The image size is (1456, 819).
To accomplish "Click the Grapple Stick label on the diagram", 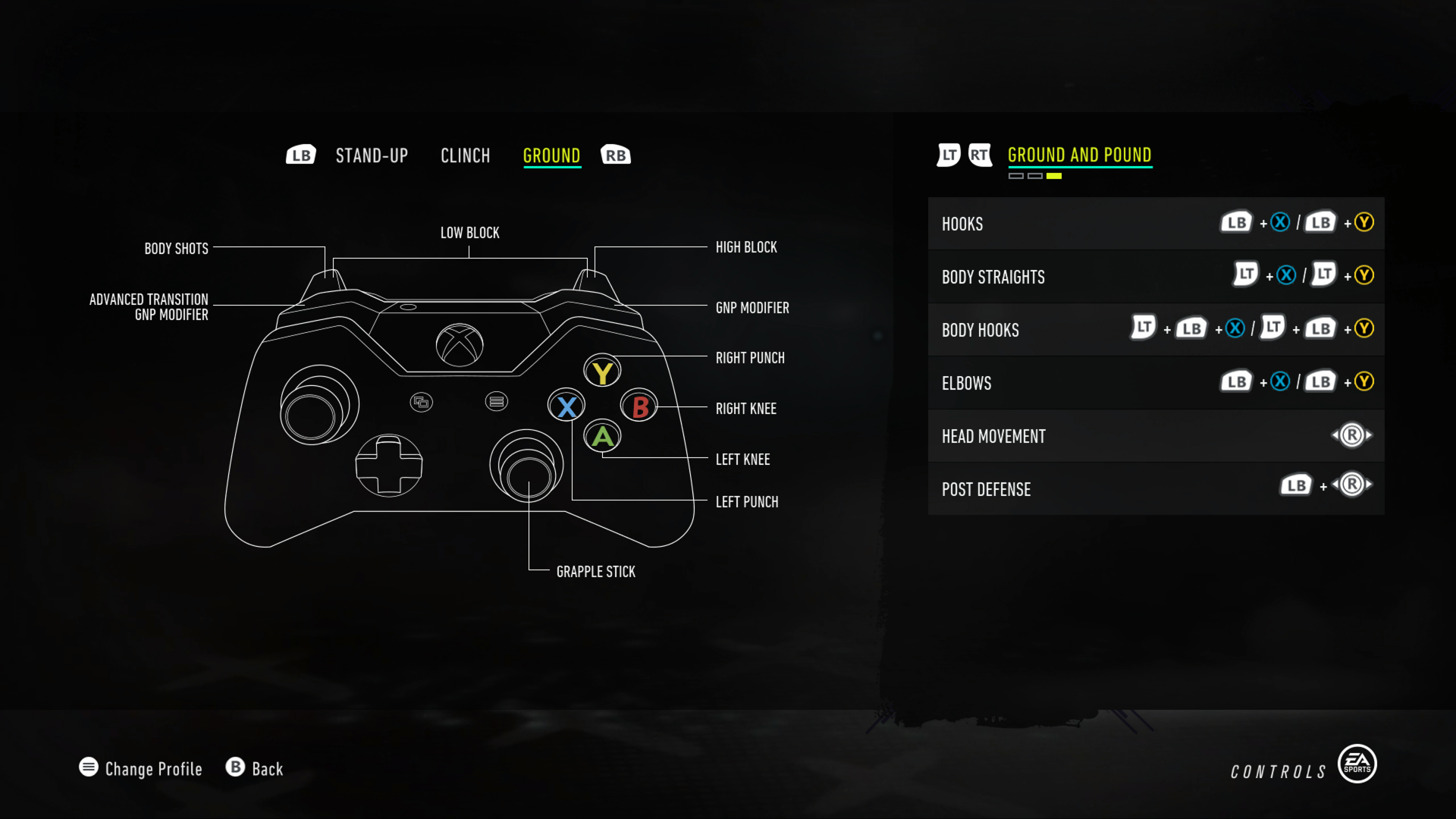I will tap(595, 572).
